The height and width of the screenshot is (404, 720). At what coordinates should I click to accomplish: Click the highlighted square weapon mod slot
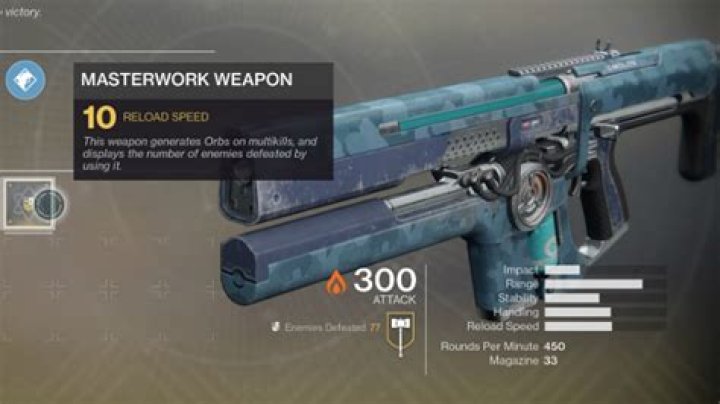(29, 204)
